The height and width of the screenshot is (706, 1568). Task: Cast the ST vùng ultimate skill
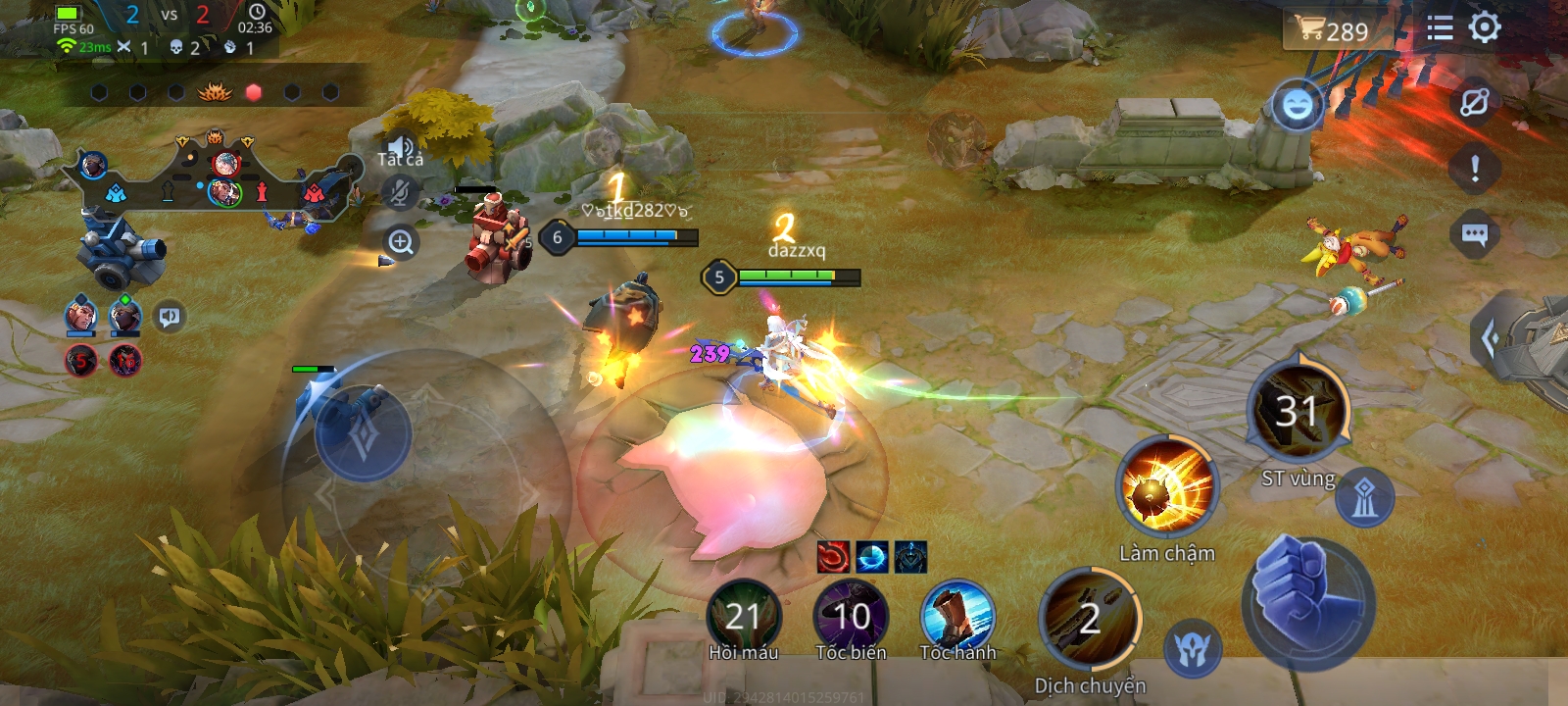(x=1298, y=412)
